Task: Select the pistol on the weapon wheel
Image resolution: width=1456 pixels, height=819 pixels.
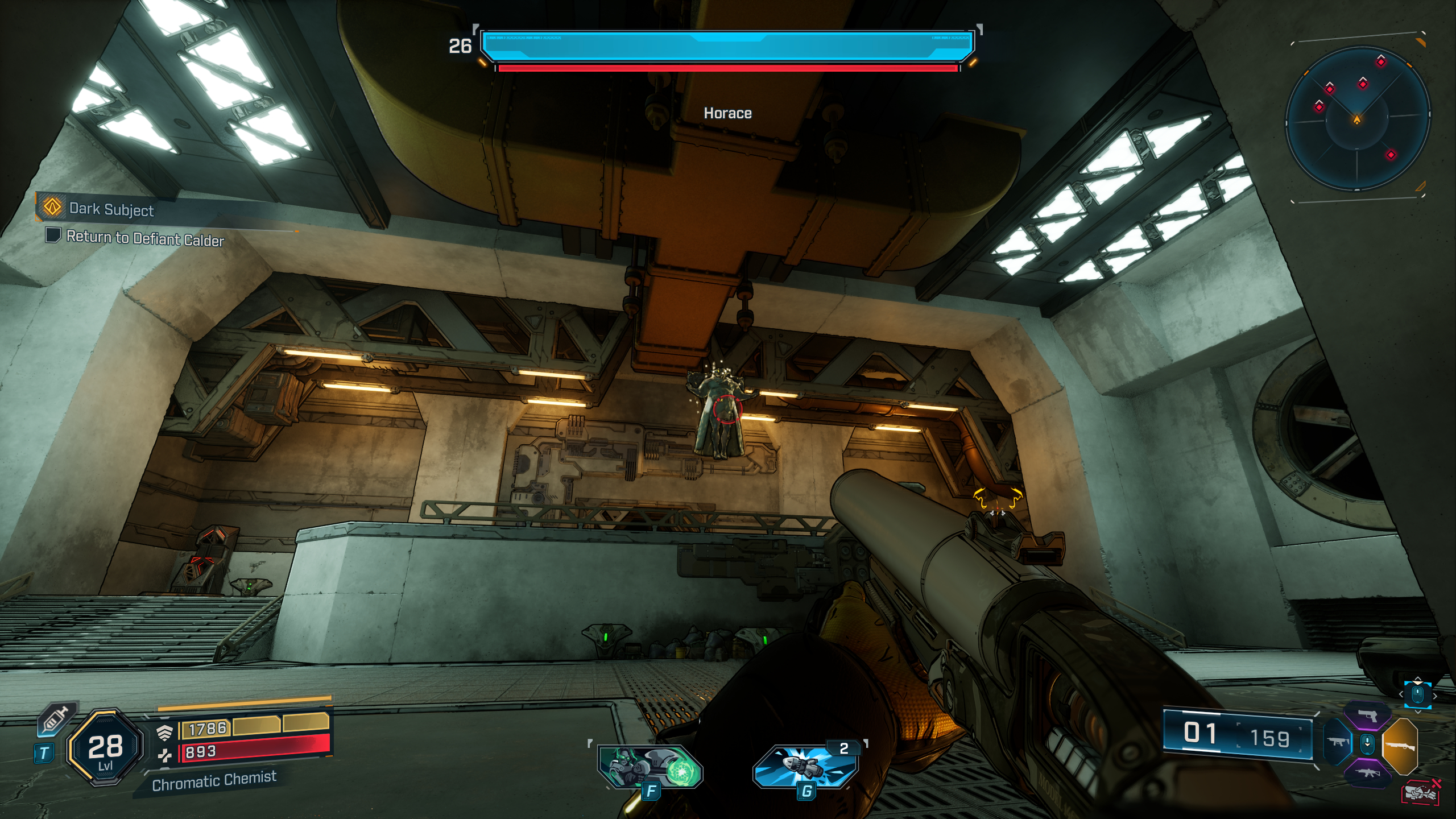Action: 1367,716
